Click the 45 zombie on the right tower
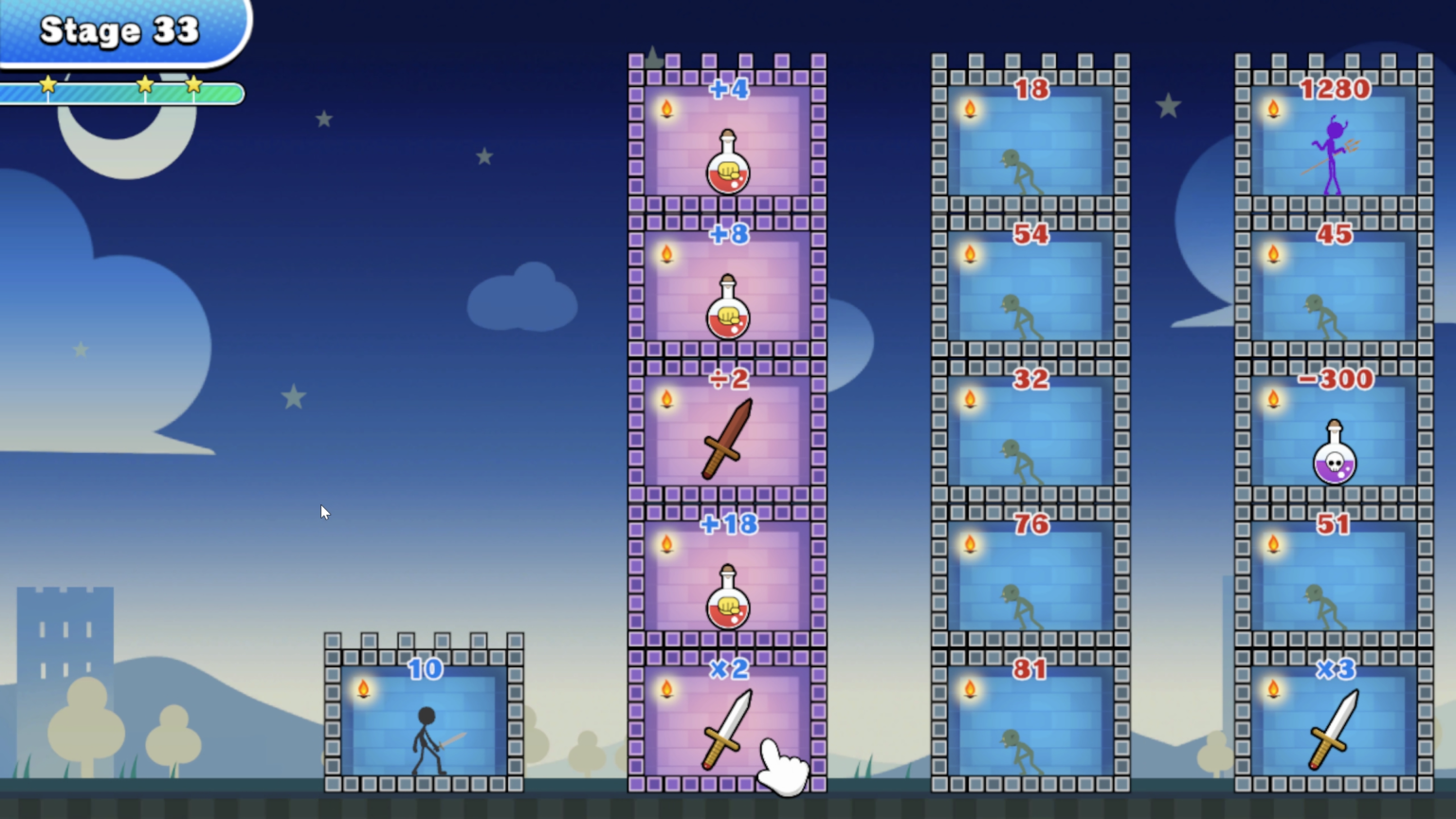The height and width of the screenshot is (819, 1456). (x=1327, y=313)
